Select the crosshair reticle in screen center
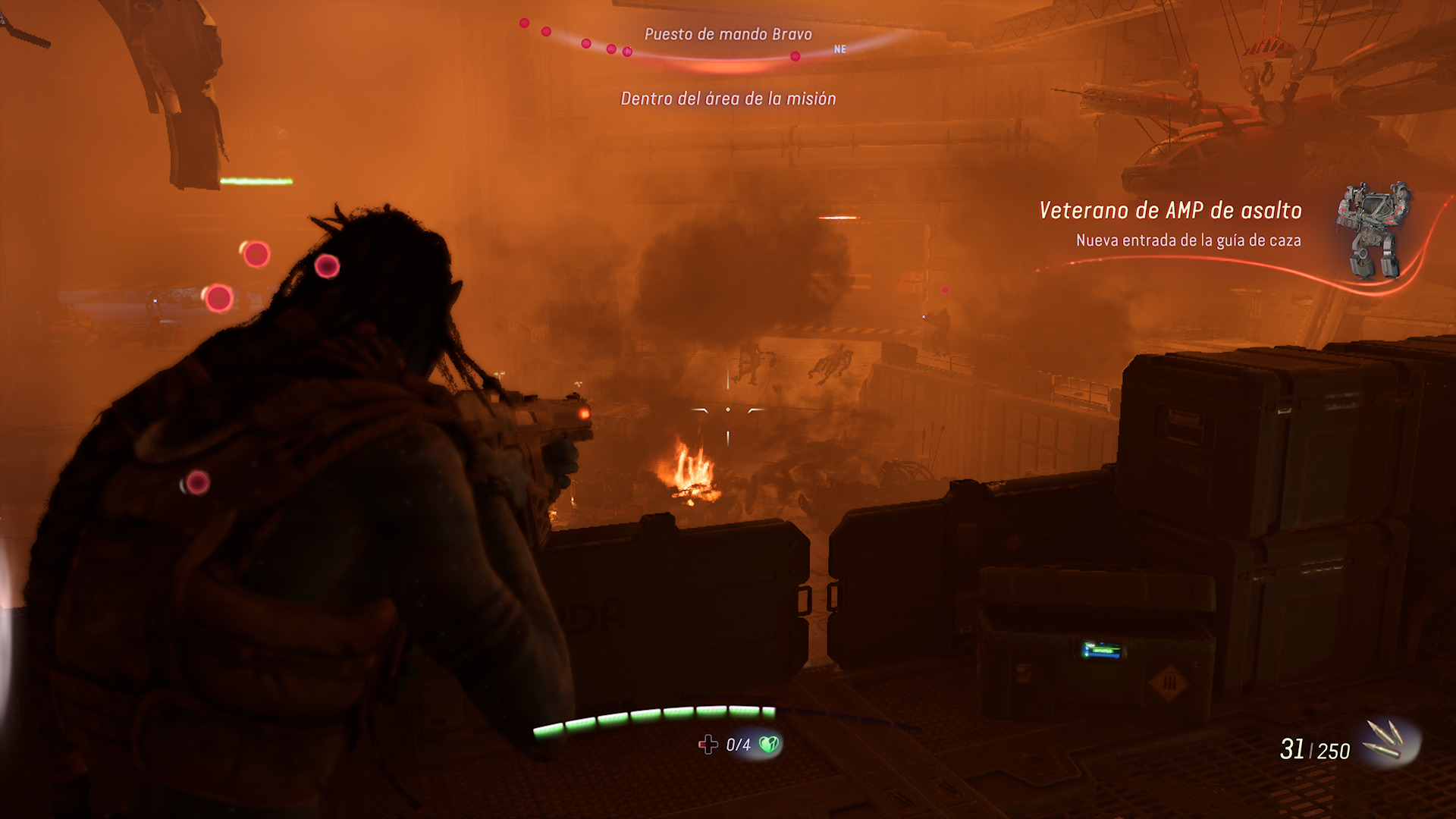Screen dimensions: 1456x819 tap(727, 408)
